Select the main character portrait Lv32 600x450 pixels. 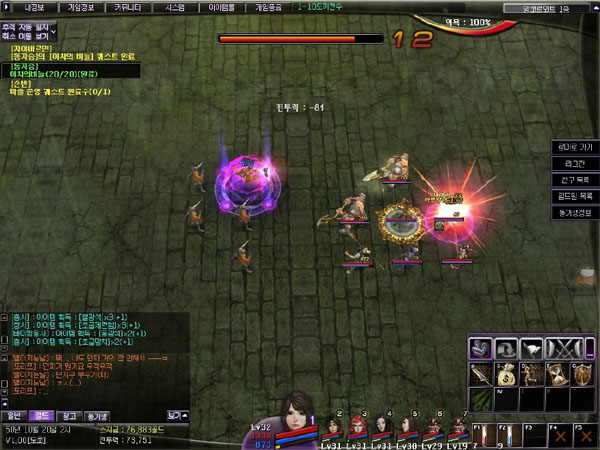pyautogui.click(x=297, y=417)
